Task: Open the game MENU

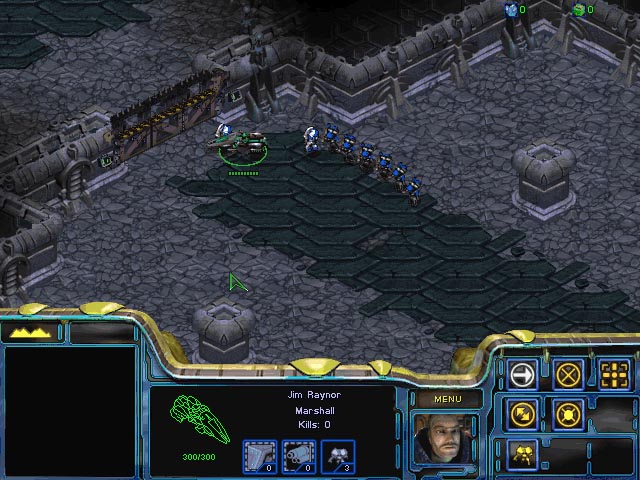Action: tap(446, 399)
